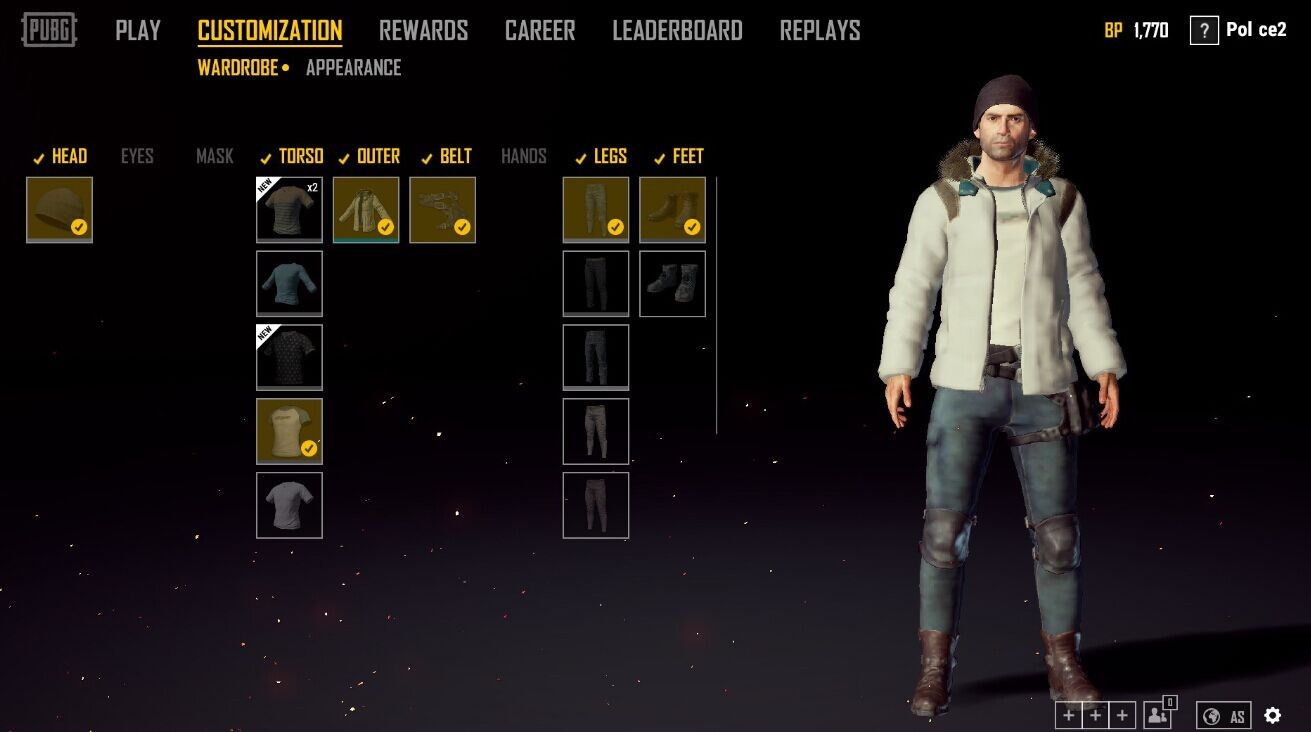Switch to the Rewards tab
This screenshot has height=732, width=1311.
(x=423, y=31)
